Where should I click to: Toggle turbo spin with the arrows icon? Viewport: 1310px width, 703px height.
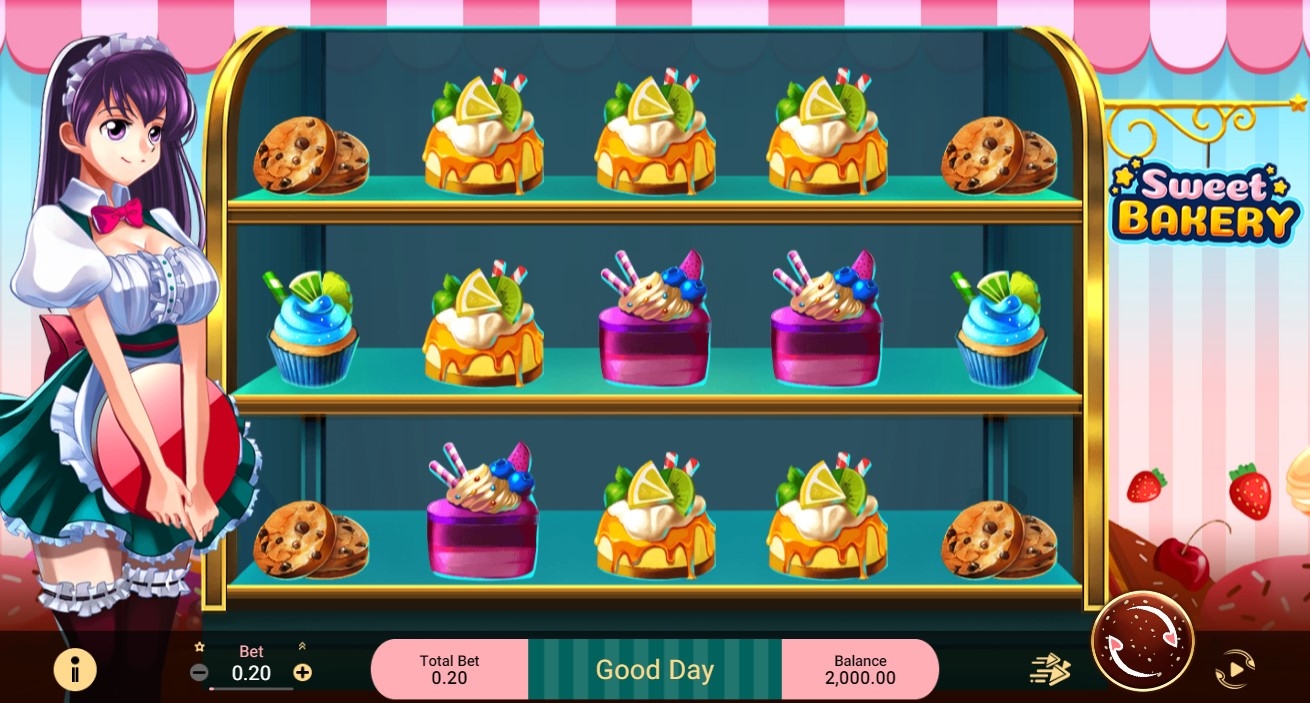coord(1050,669)
